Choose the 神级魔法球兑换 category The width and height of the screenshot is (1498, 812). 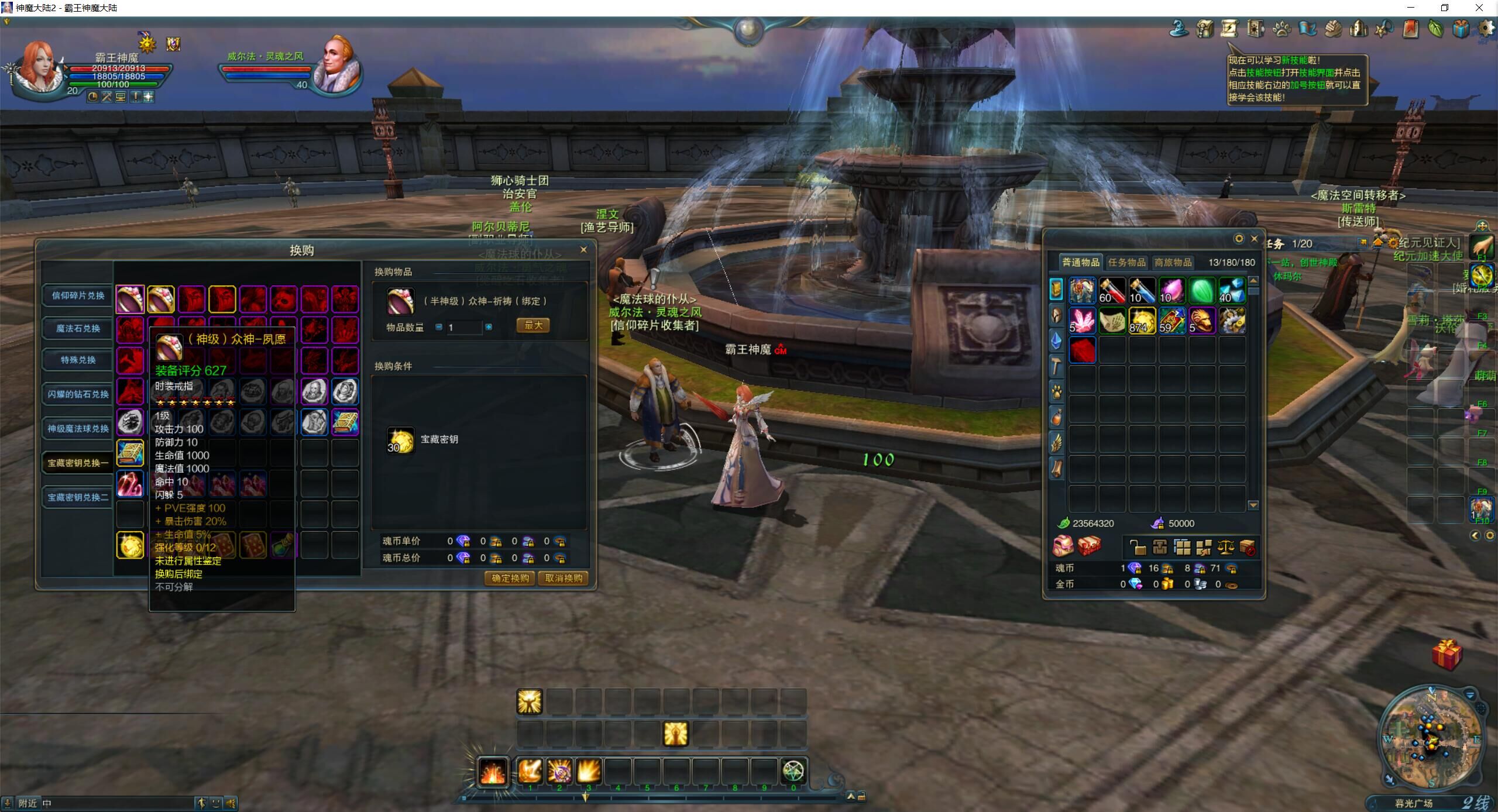78,428
